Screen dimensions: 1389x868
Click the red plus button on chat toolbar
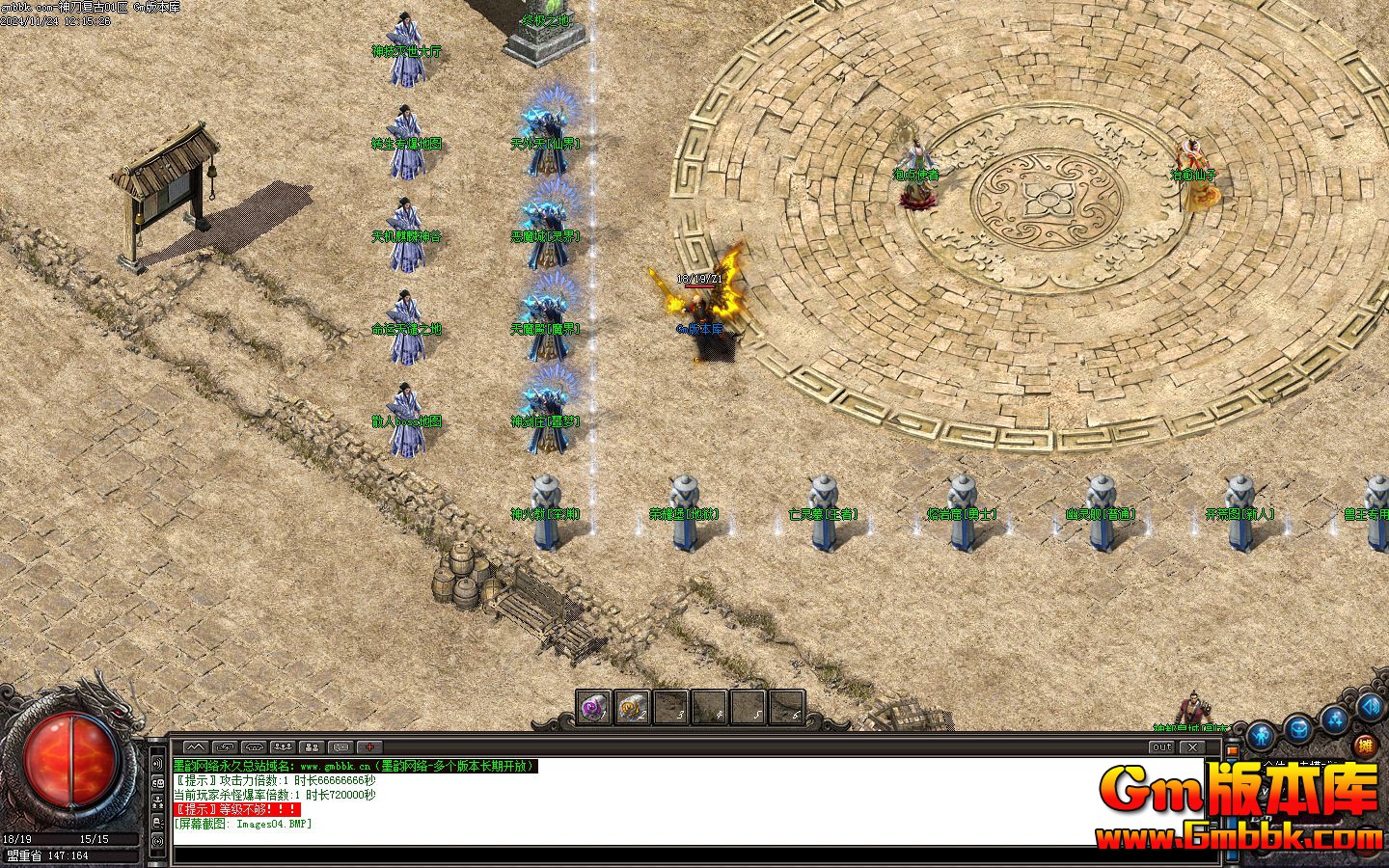pyautogui.click(x=369, y=747)
